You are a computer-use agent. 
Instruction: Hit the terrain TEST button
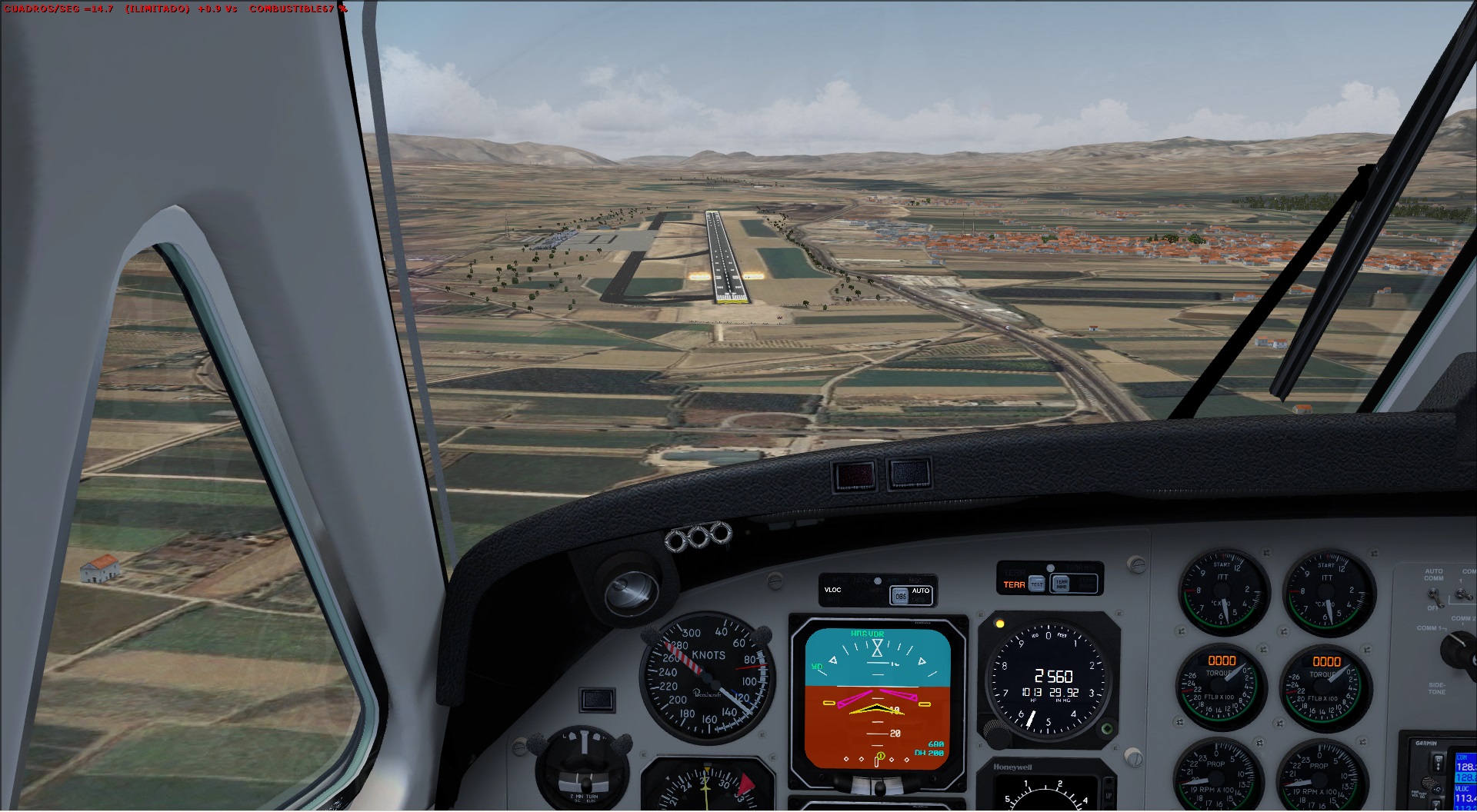[x=1036, y=584]
